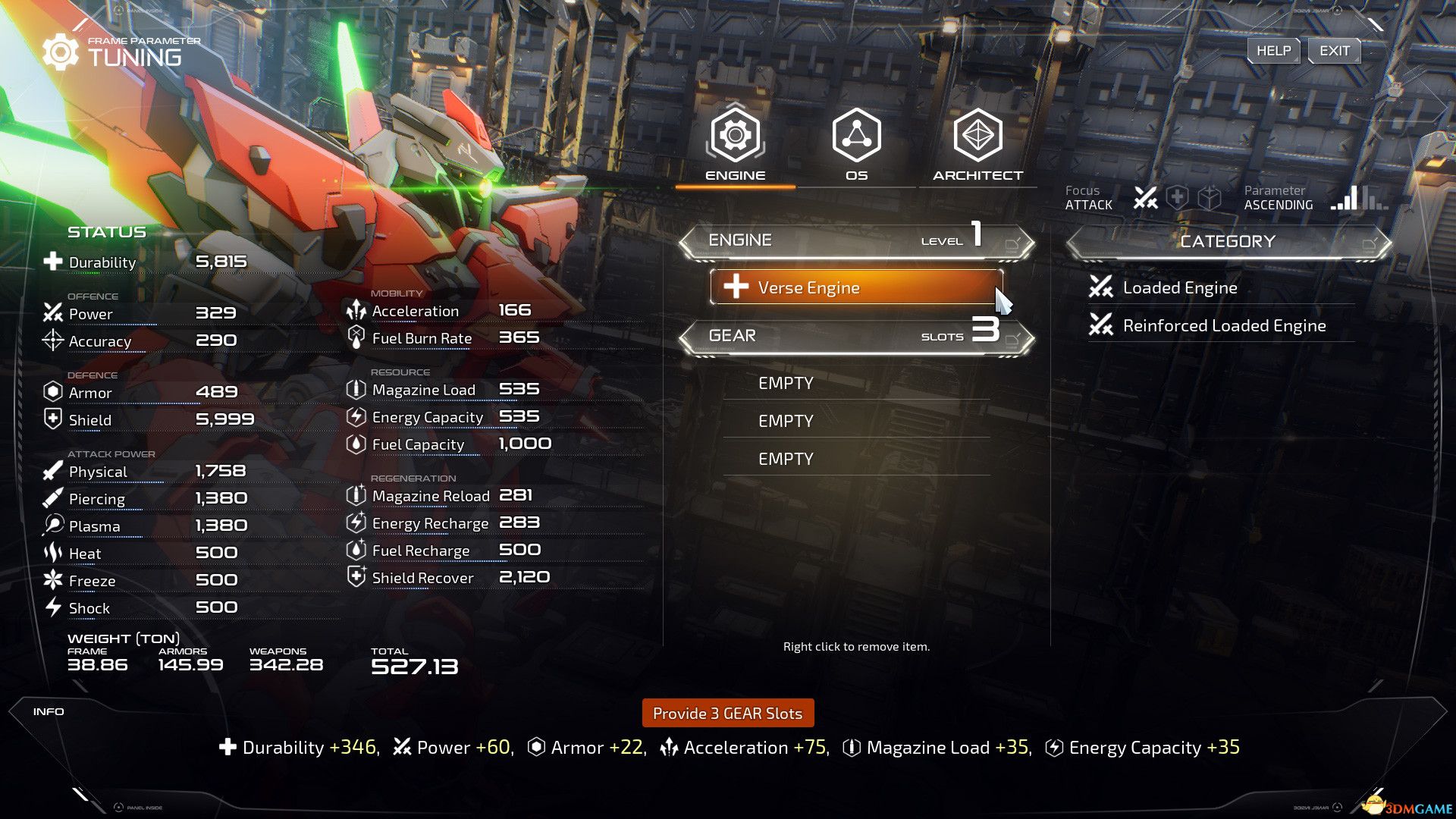Choose the shield focus icon
The height and width of the screenshot is (819, 1456).
click(1177, 198)
